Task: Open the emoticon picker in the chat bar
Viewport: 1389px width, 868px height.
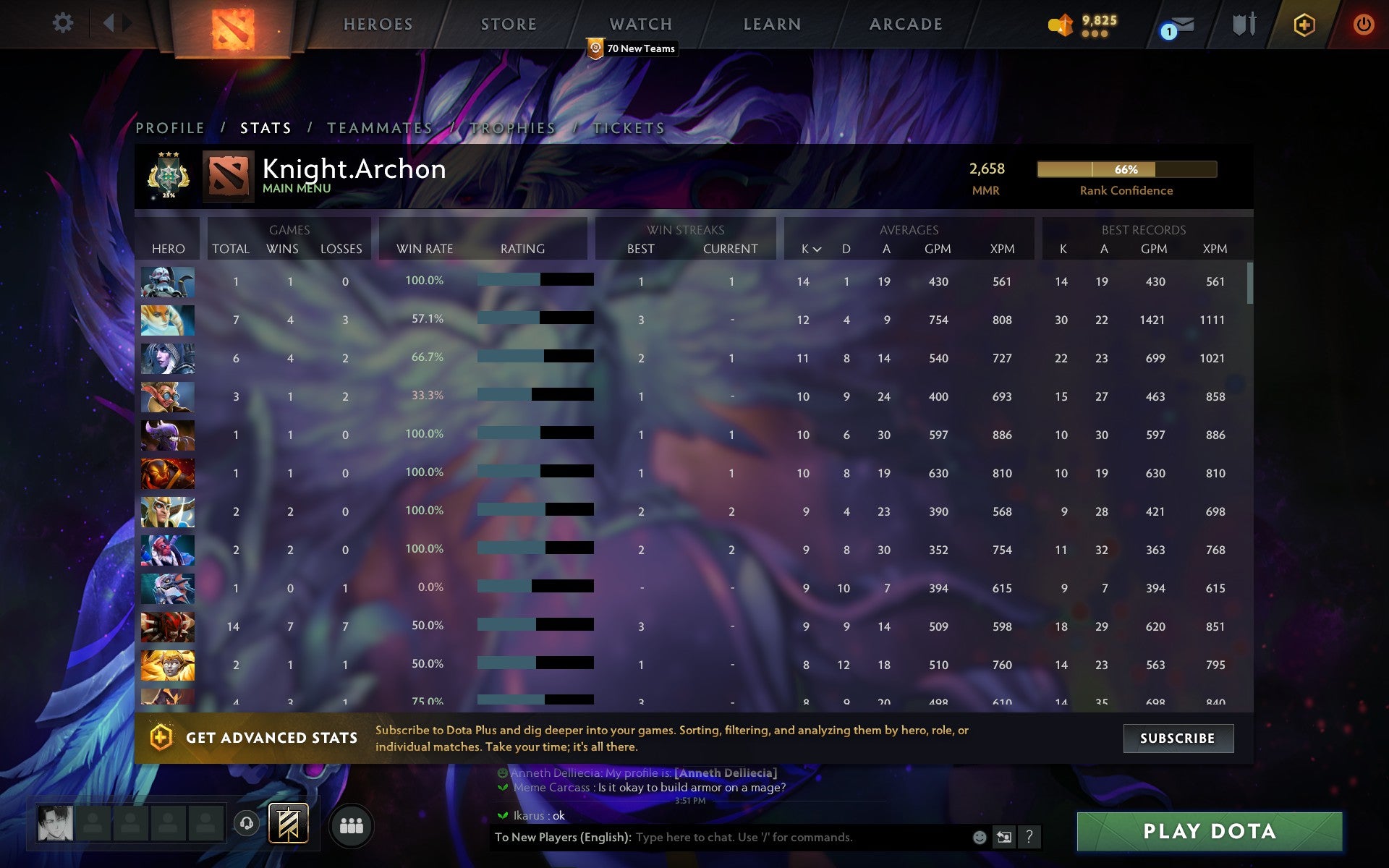Action: pyautogui.click(x=978, y=838)
